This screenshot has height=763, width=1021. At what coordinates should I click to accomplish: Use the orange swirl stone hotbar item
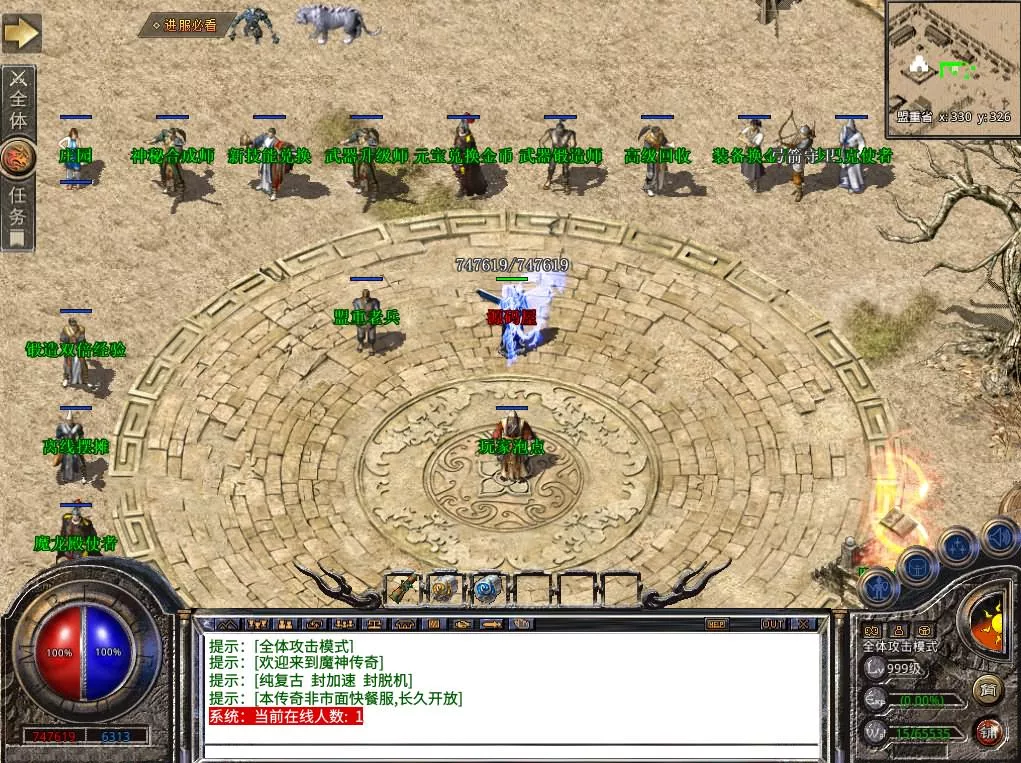[x=443, y=590]
